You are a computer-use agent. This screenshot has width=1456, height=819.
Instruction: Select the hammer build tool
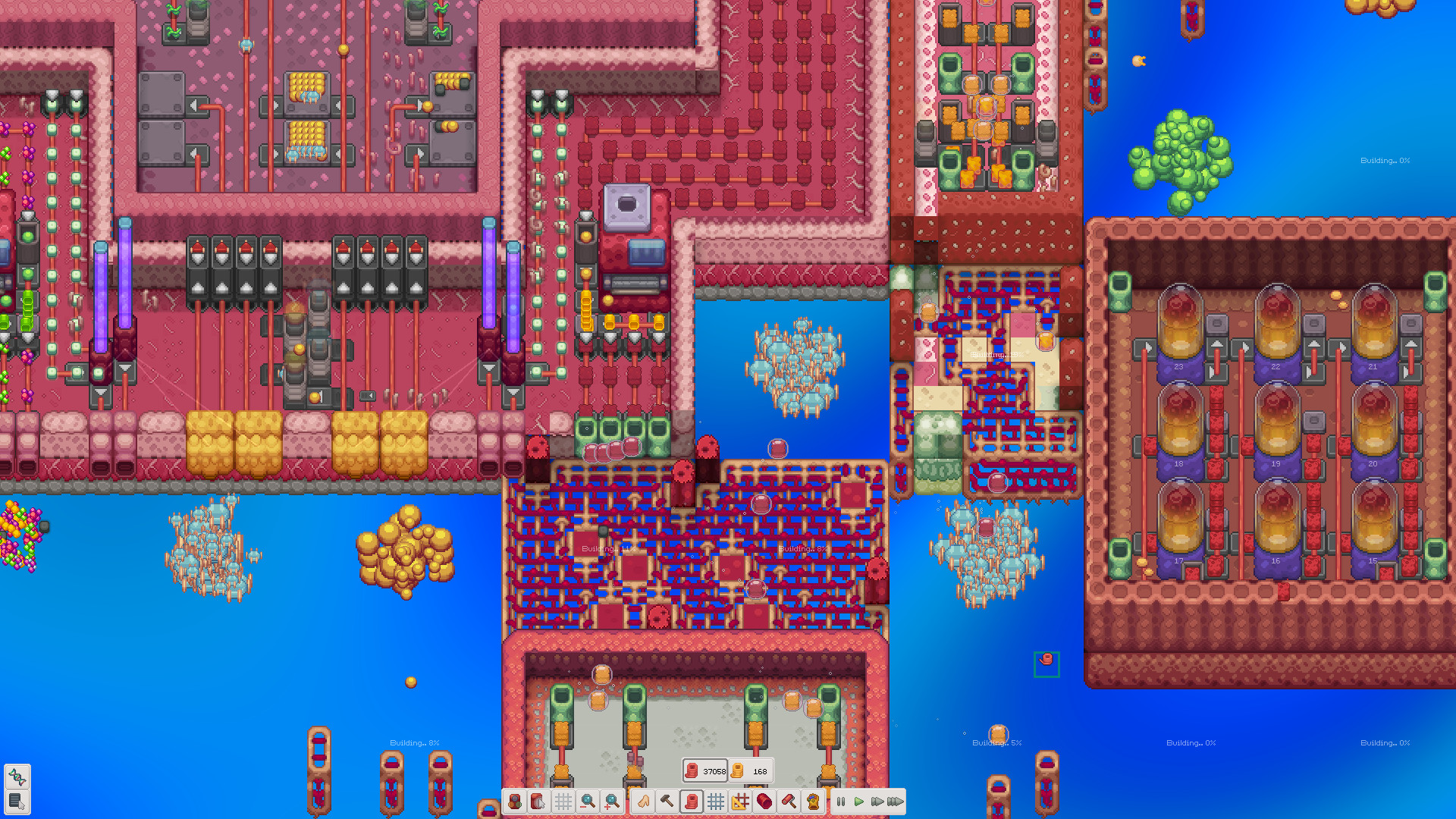[x=666, y=802]
